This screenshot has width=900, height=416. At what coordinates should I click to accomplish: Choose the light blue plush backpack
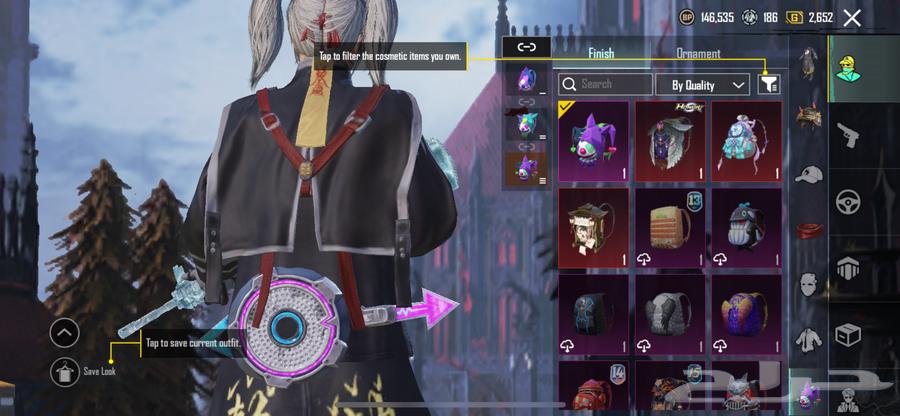[746, 141]
